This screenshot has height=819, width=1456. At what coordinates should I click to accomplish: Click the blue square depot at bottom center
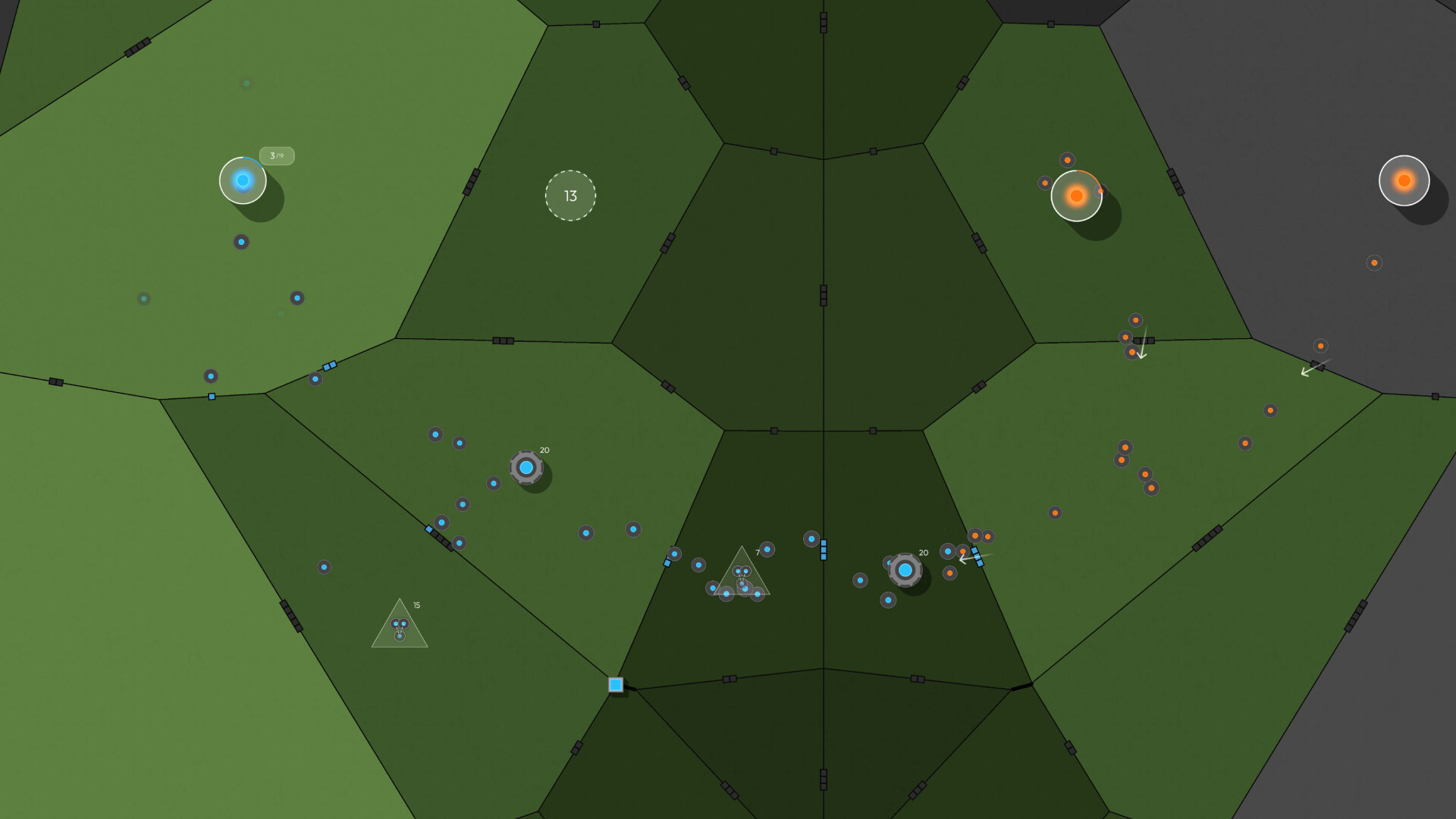point(617,685)
